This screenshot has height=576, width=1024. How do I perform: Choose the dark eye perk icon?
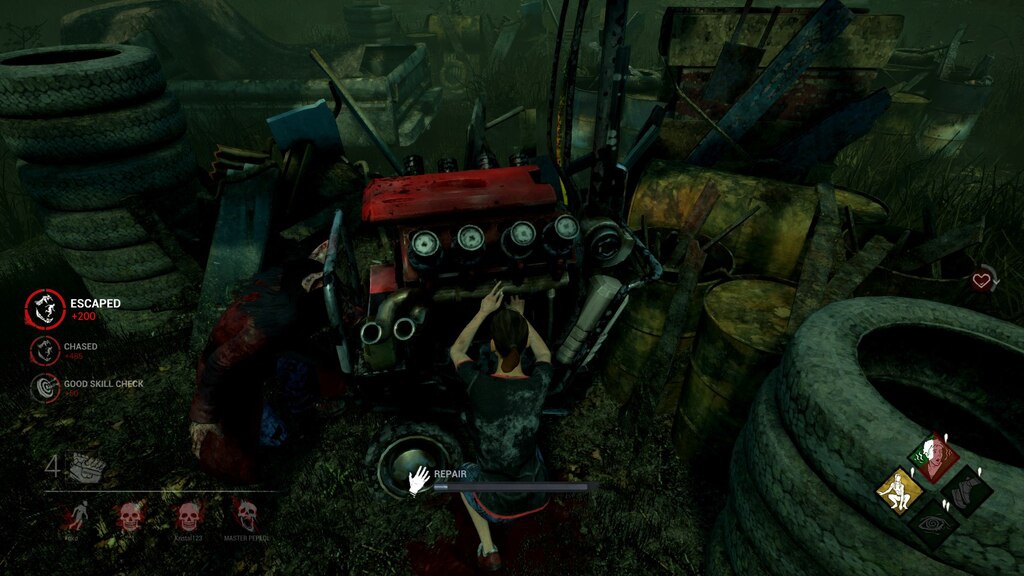934,523
